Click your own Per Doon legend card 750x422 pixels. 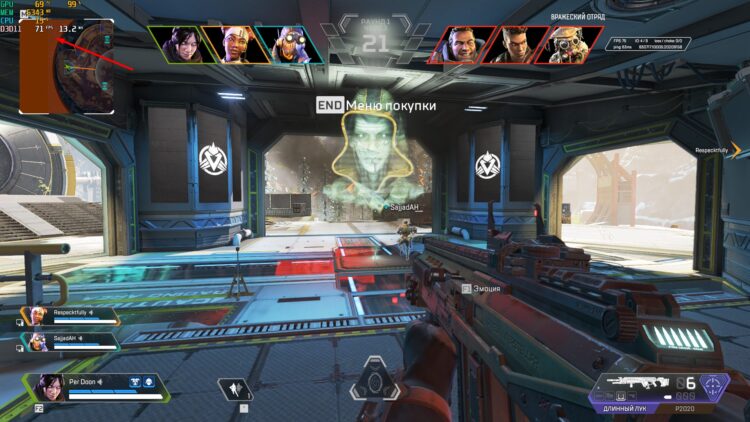coord(95,386)
